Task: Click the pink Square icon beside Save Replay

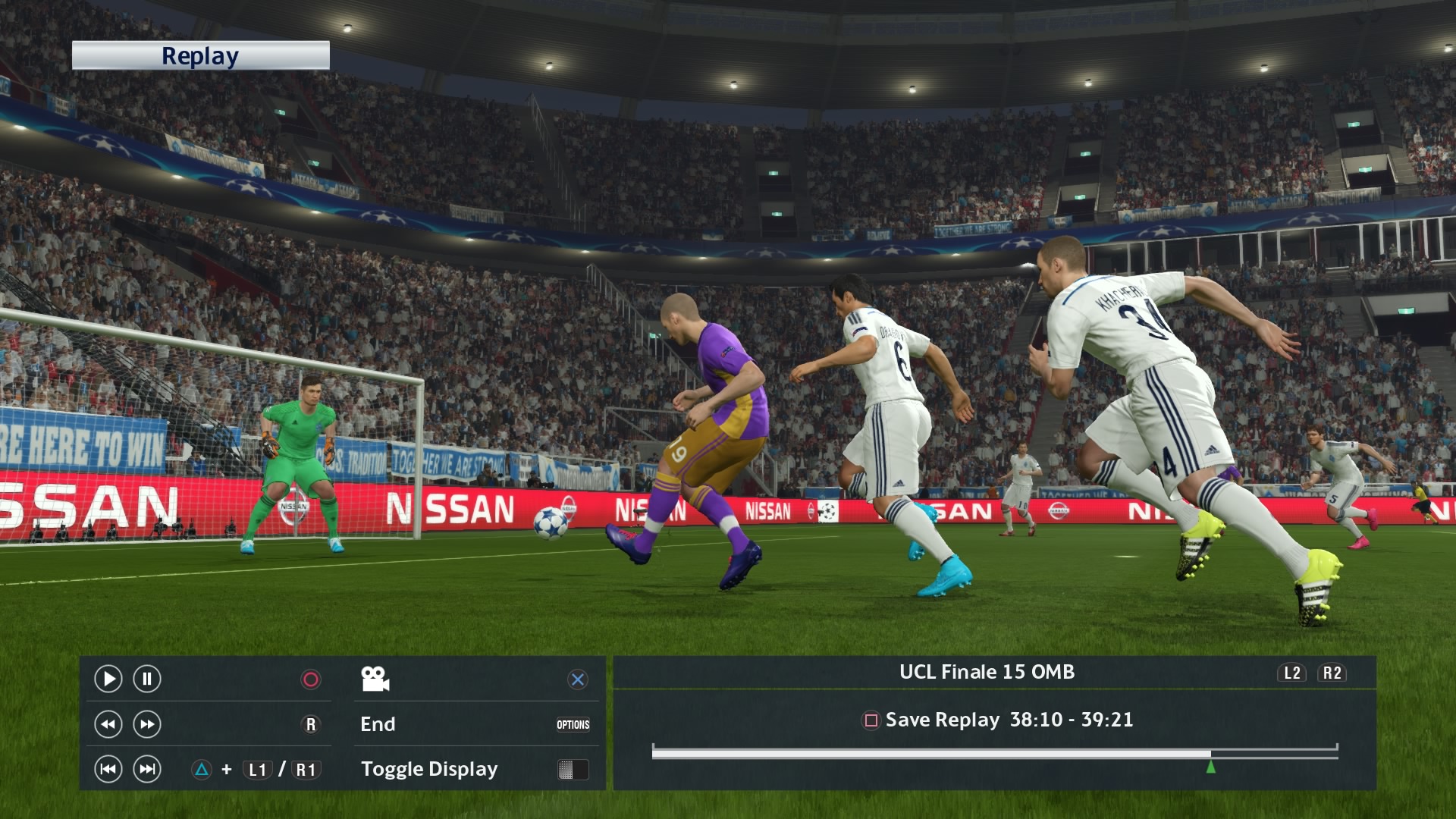Action: point(869,720)
